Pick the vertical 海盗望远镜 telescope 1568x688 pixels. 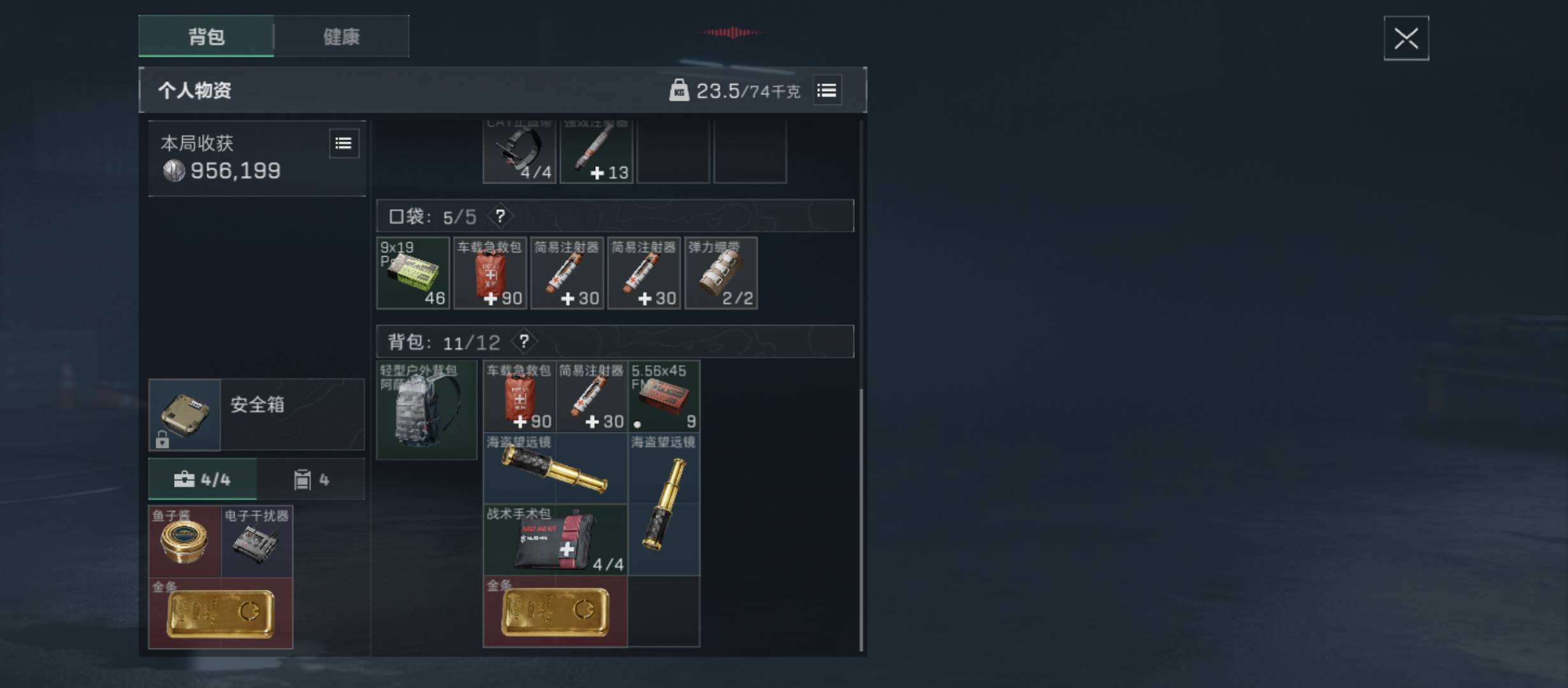[x=664, y=505]
